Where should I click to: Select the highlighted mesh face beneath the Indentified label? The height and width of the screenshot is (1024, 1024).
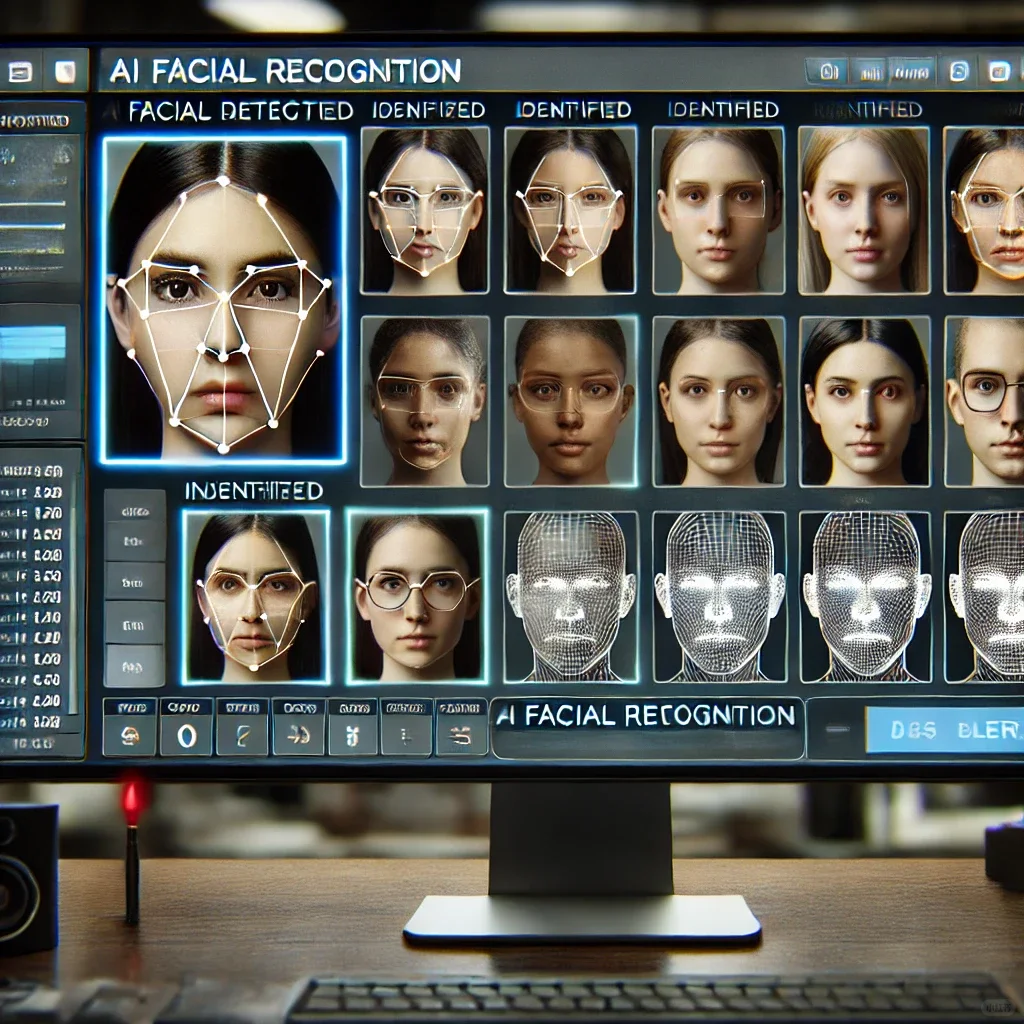pyautogui.click(x=256, y=596)
